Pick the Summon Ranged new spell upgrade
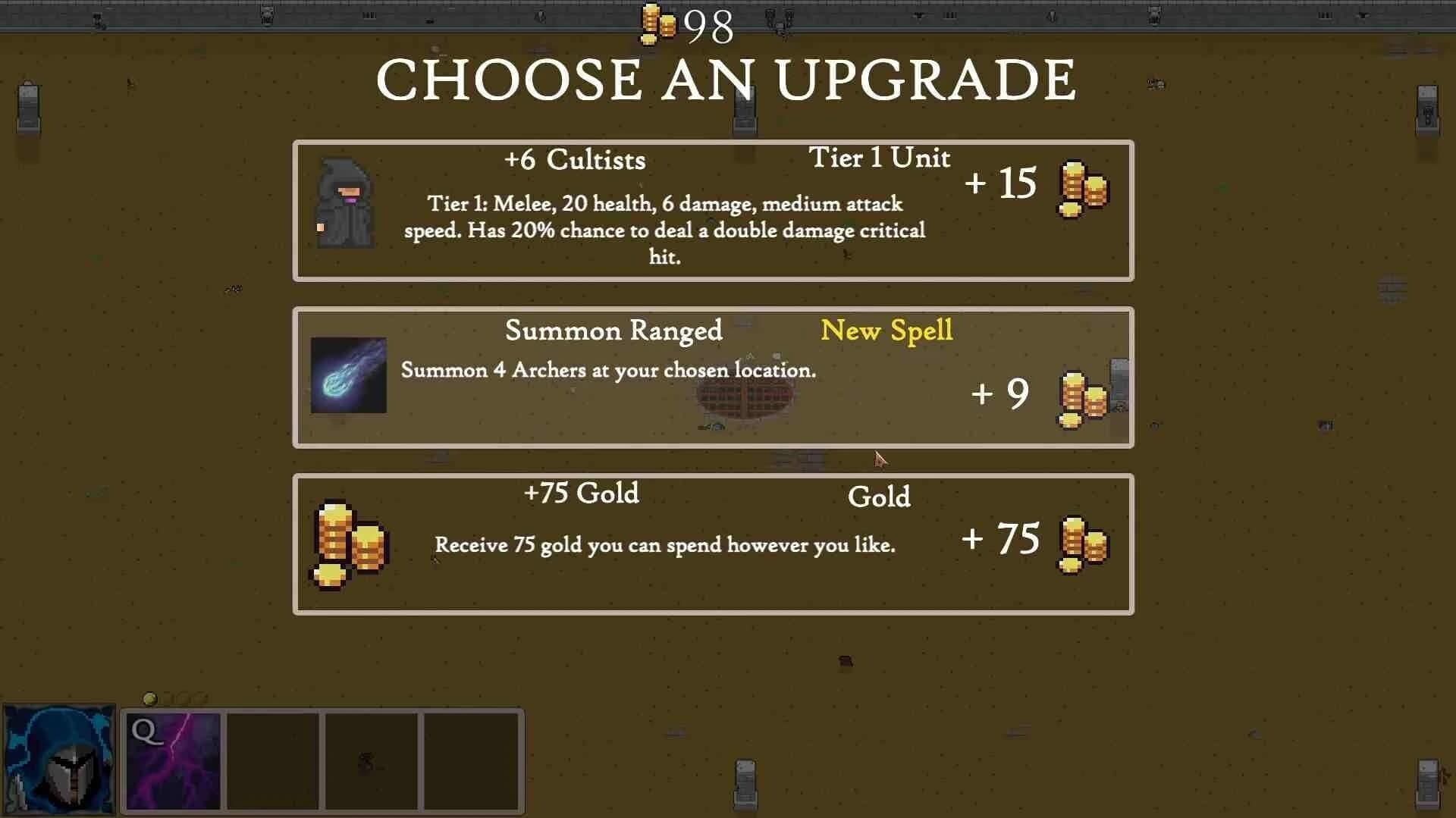 click(713, 377)
